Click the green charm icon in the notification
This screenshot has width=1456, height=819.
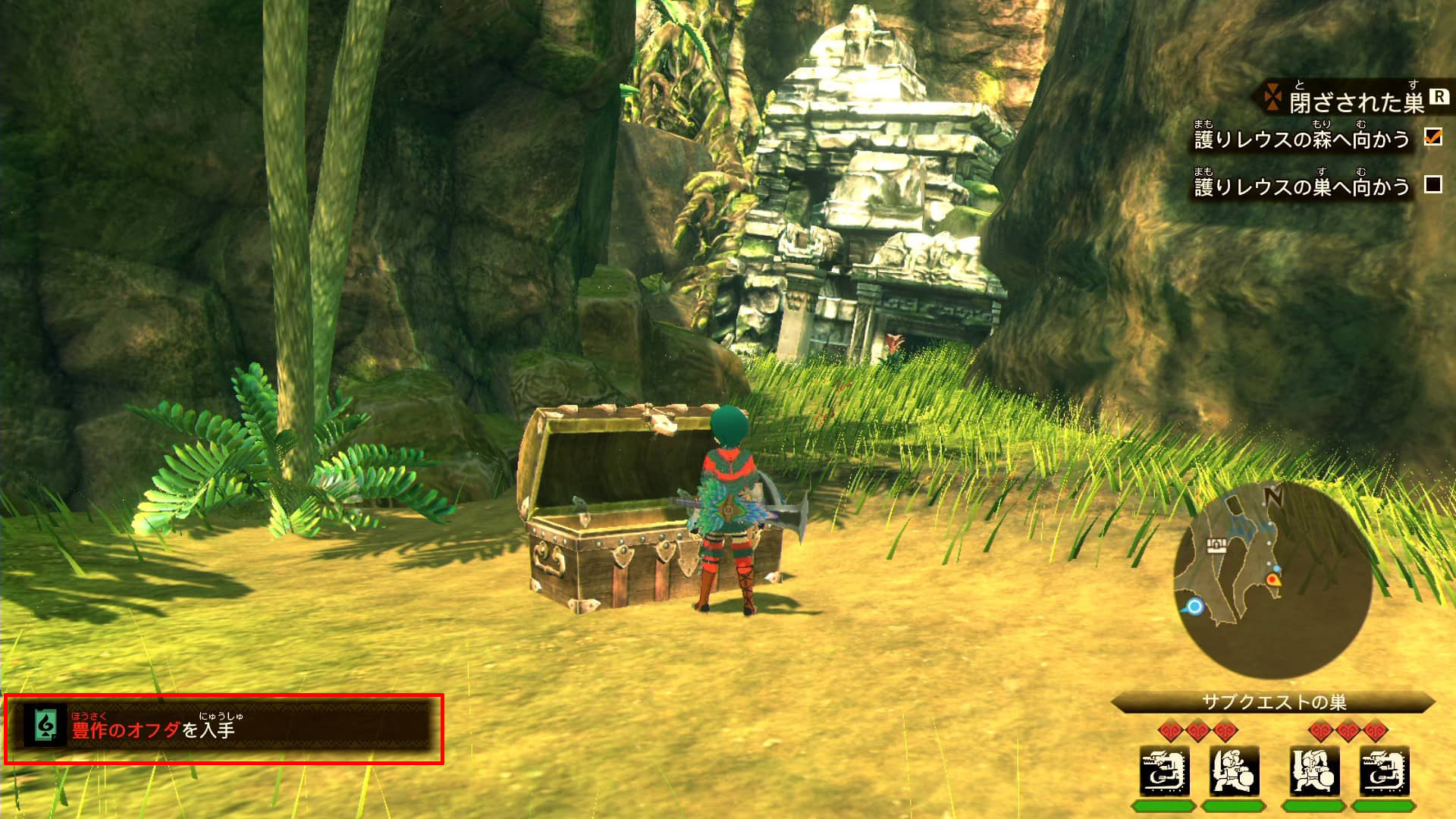point(45,726)
